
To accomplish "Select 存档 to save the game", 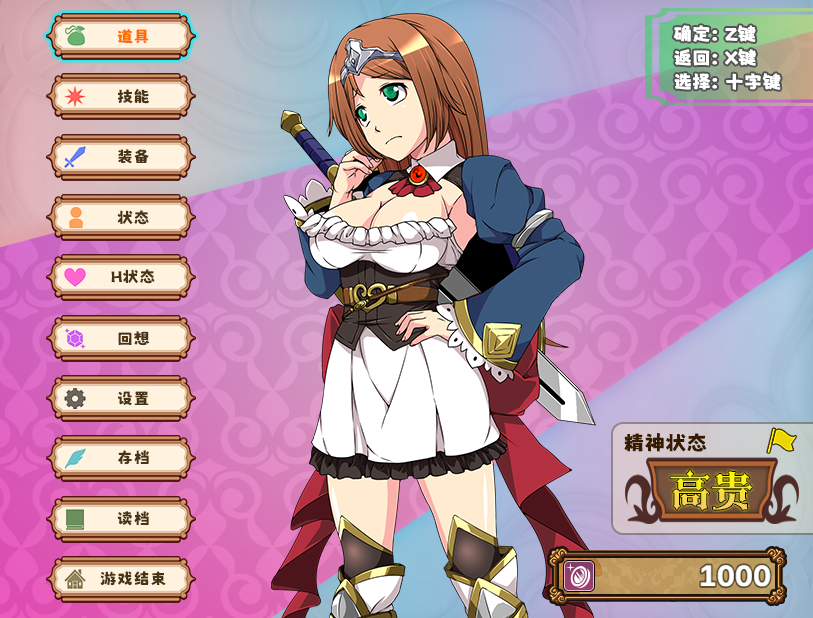I will coord(121,458).
